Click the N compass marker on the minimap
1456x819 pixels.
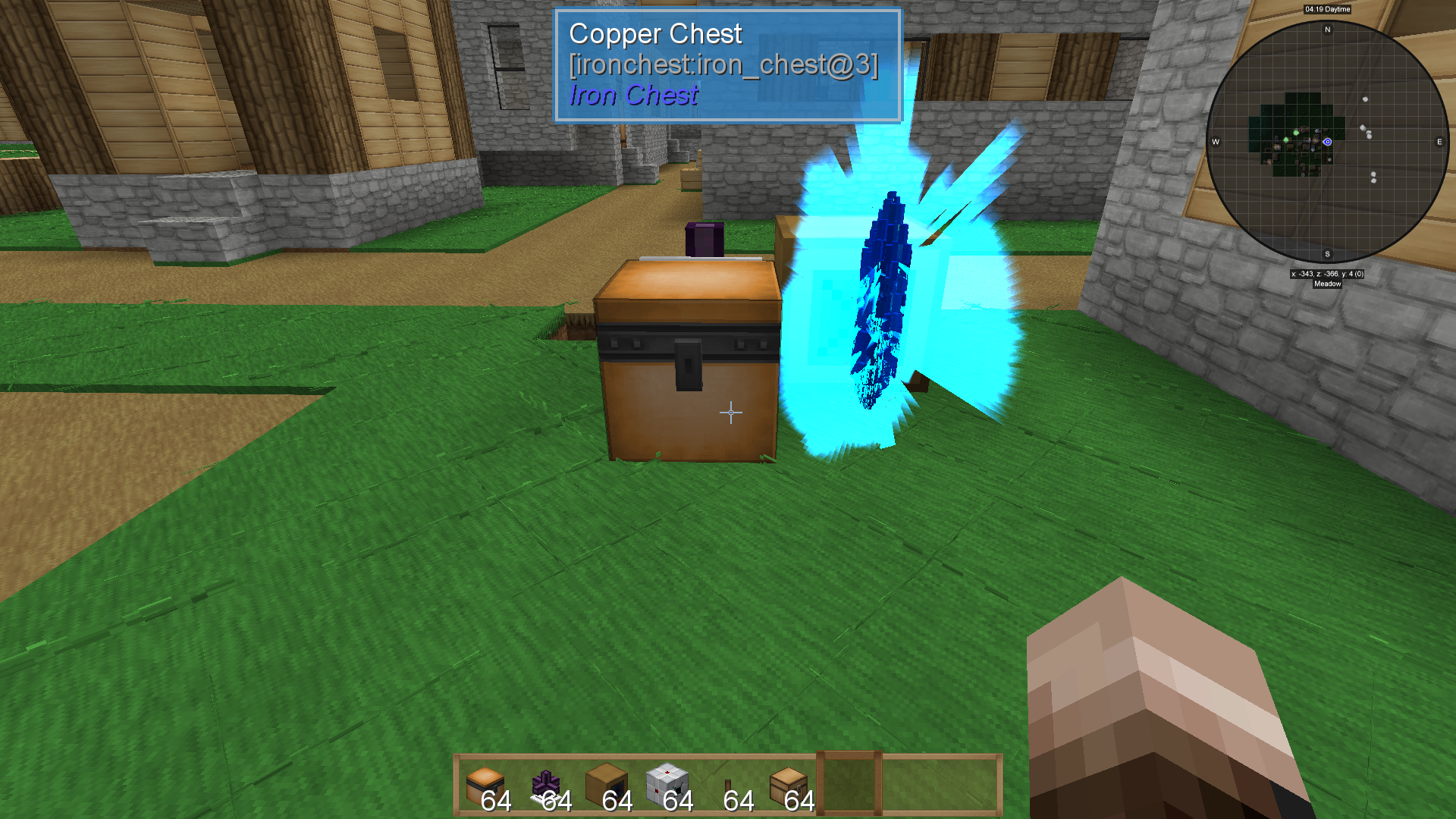pyautogui.click(x=1329, y=30)
